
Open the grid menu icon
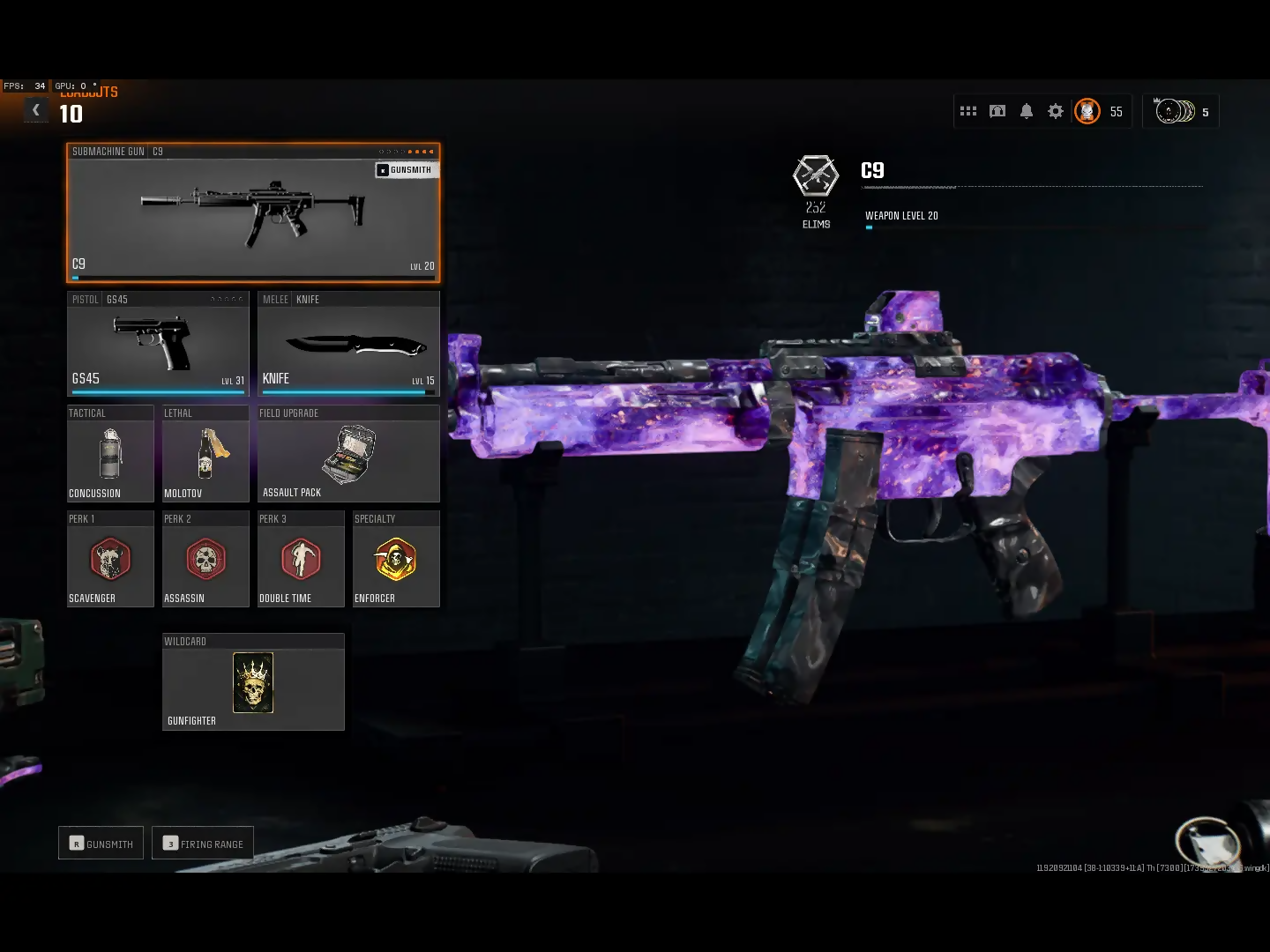(x=968, y=111)
